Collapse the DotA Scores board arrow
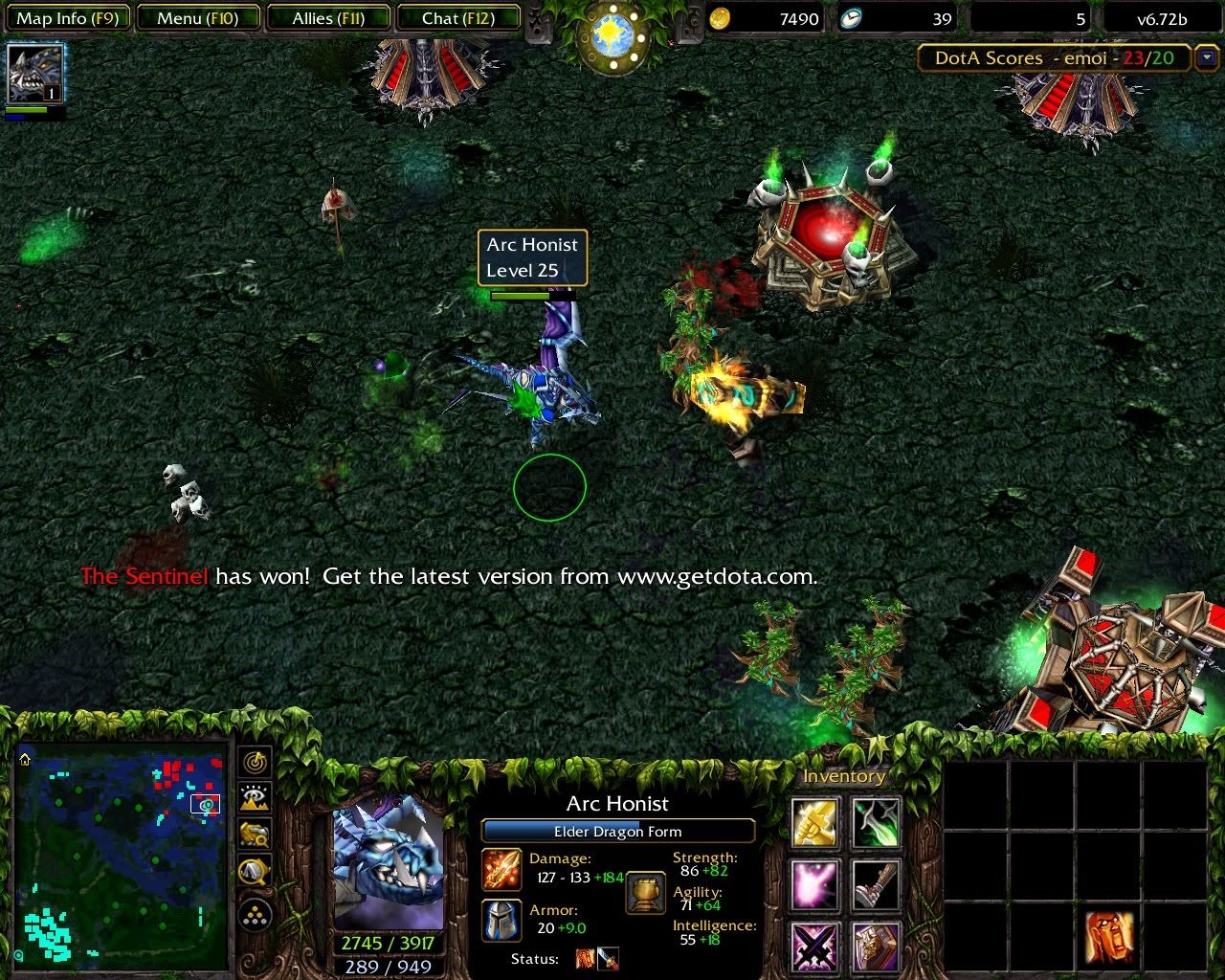The image size is (1225, 980). pos(1204,58)
